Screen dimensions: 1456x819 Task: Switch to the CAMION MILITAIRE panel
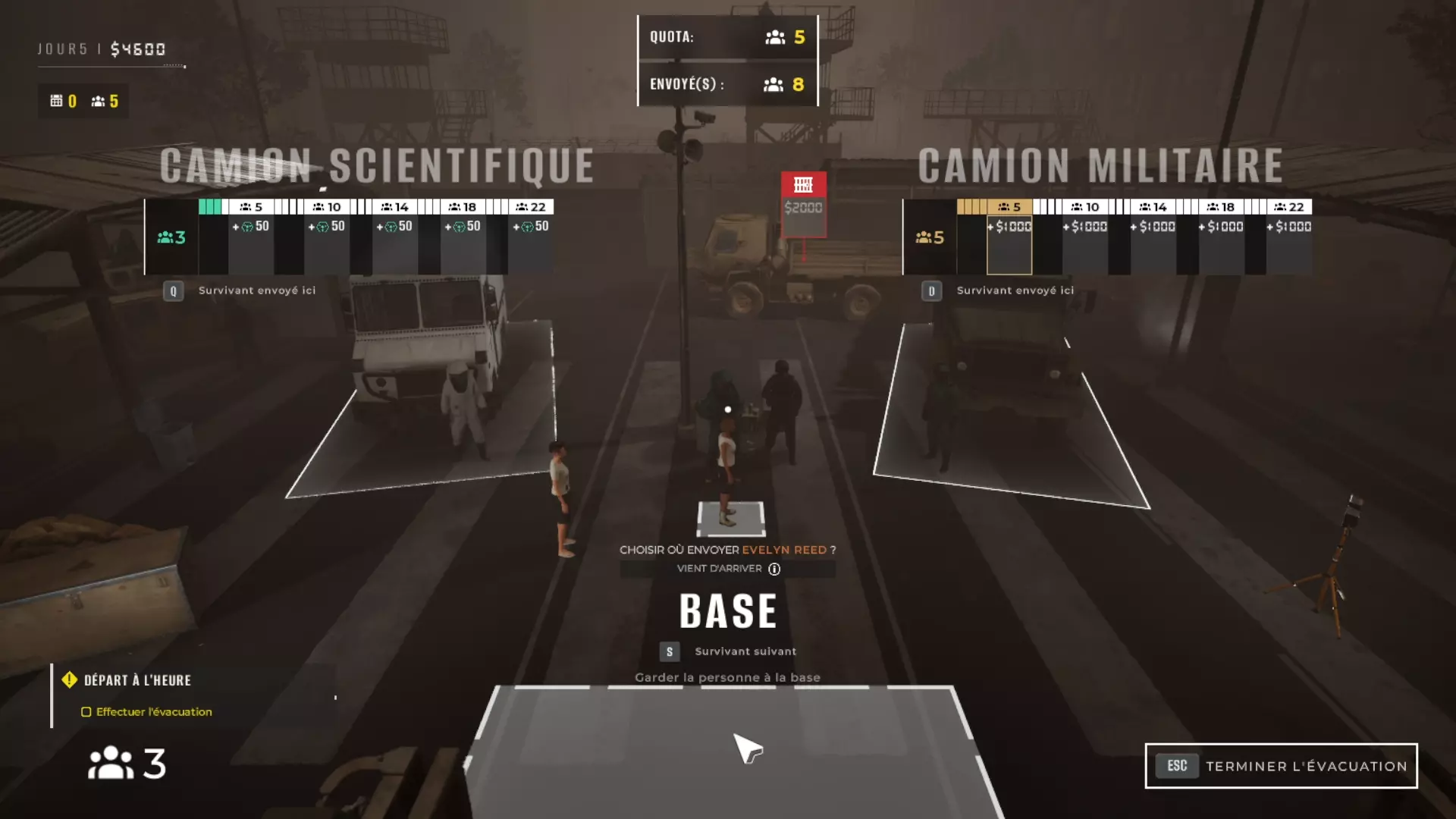tap(1100, 163)
